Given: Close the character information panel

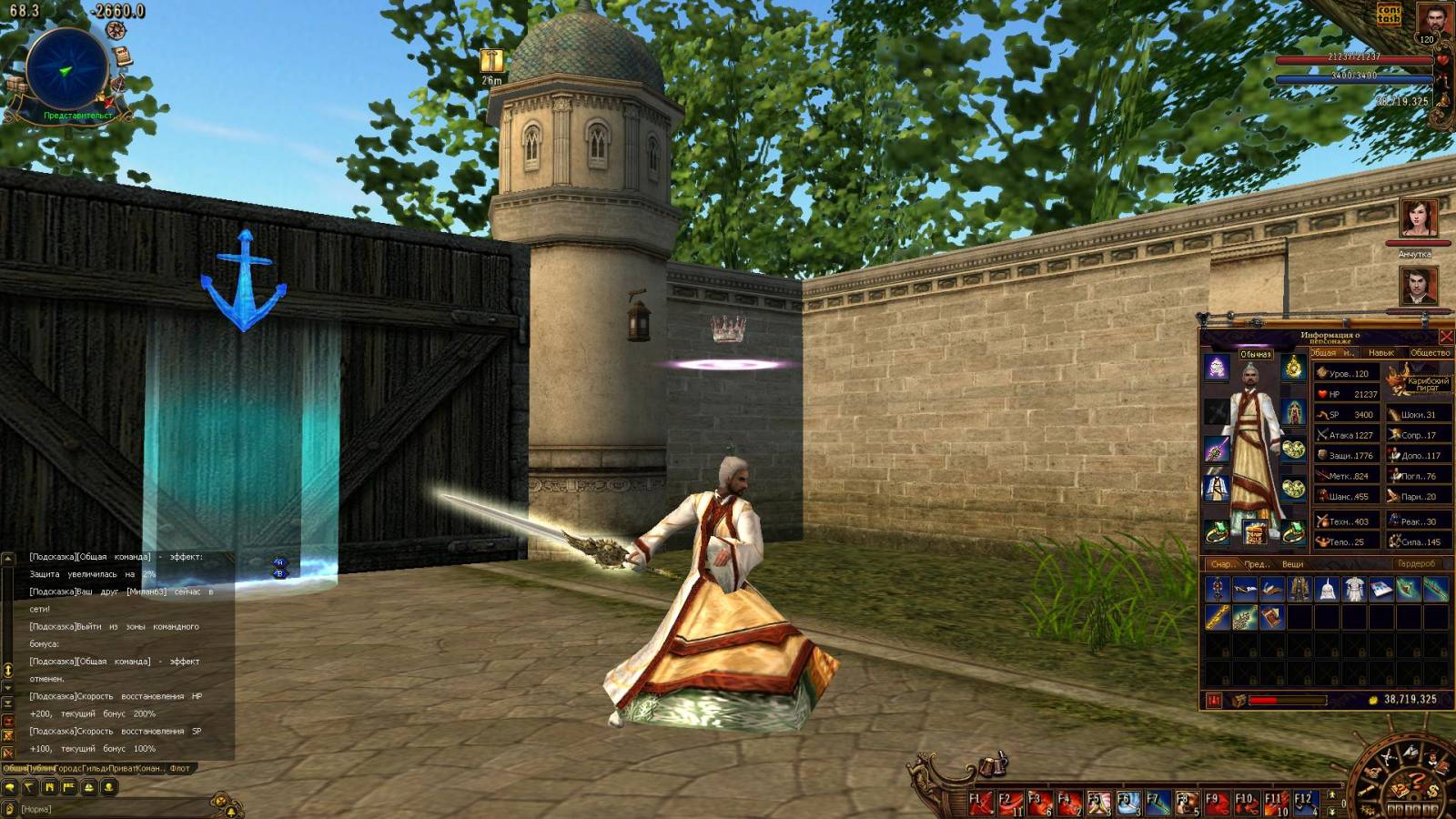Looking at the screenshot, I should 1445,337.
